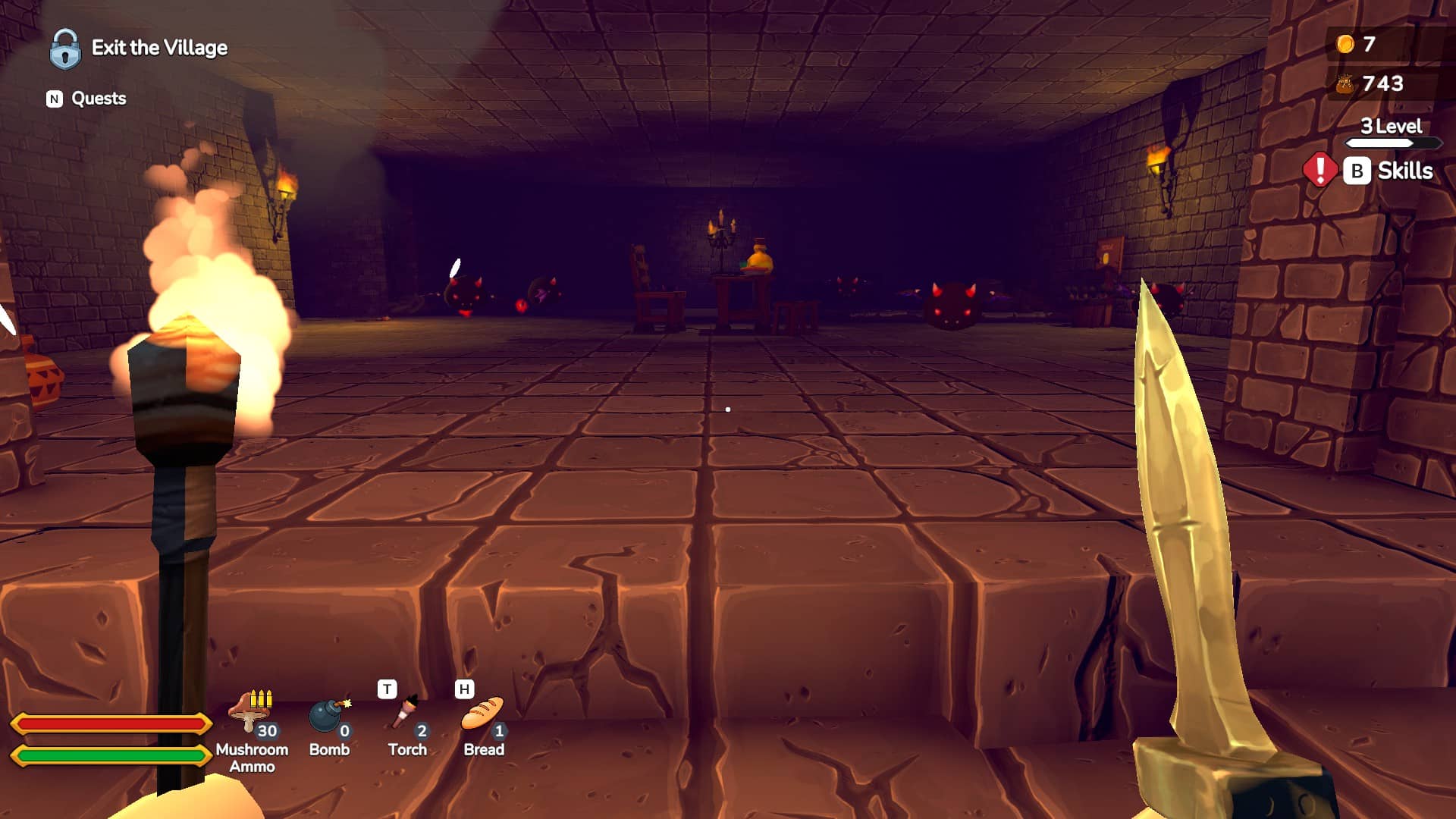The width and height of the screenshot is (1456, 819).
Task: Click the red skill alert icon
Action: [1319, 170]
